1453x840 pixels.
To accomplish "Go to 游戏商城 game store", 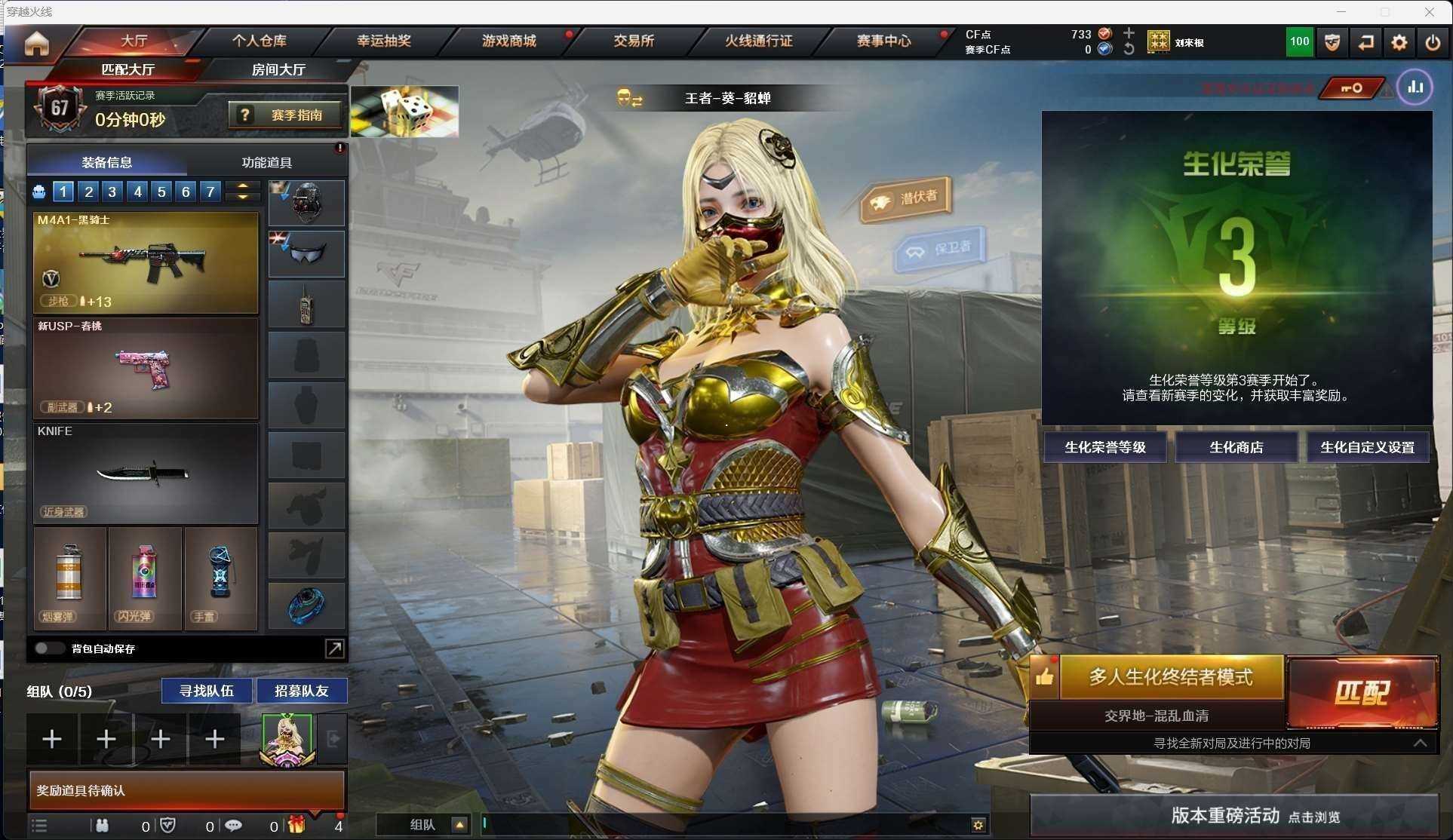I will click(x=508, y=41).
